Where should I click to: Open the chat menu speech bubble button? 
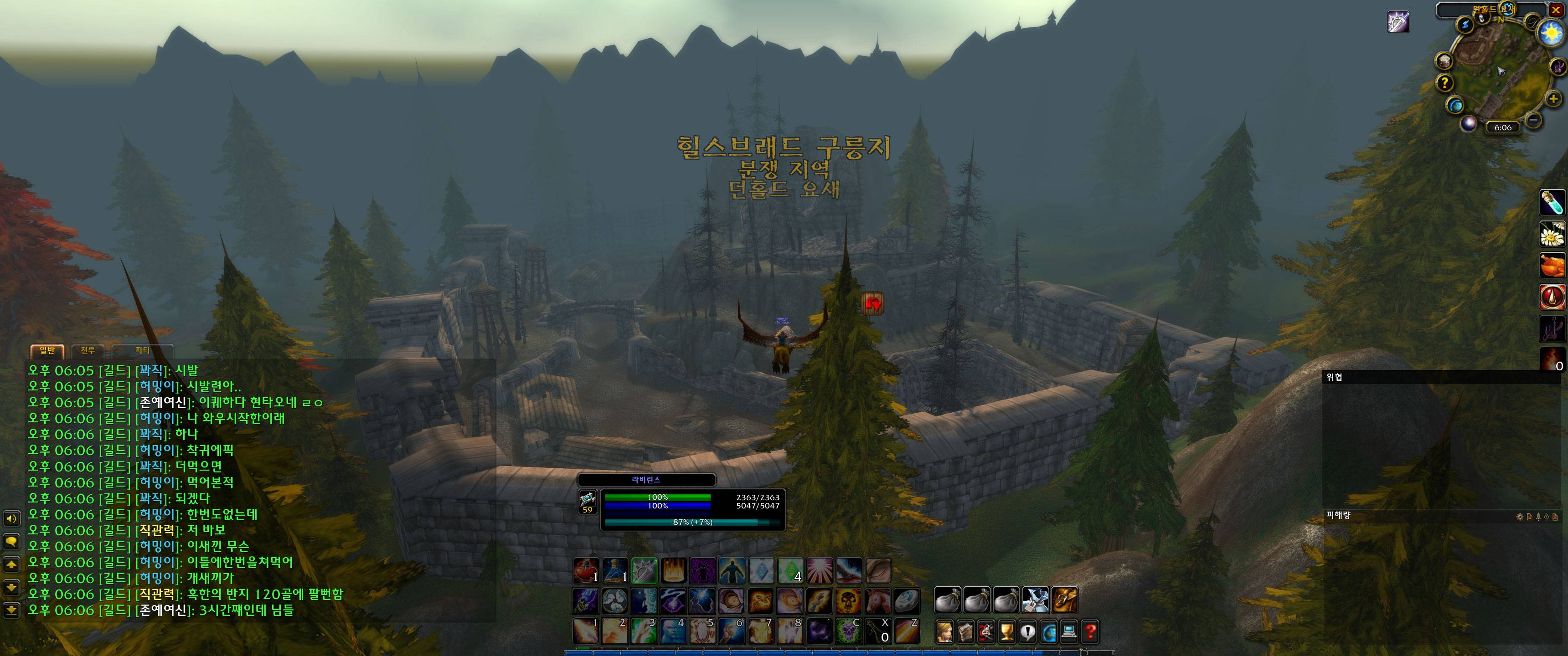pos(11,541)
